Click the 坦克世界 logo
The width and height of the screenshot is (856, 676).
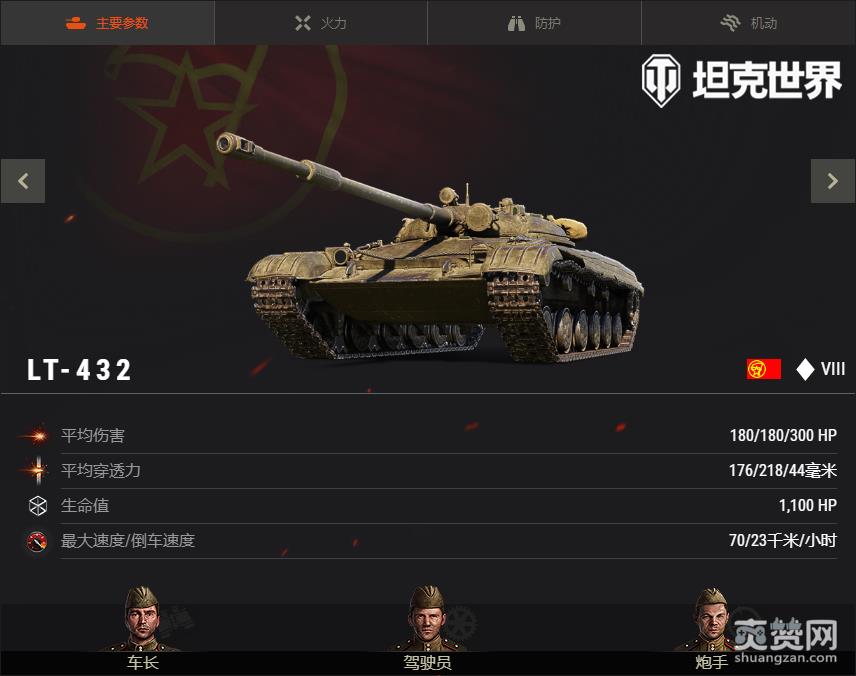[741, 80]
